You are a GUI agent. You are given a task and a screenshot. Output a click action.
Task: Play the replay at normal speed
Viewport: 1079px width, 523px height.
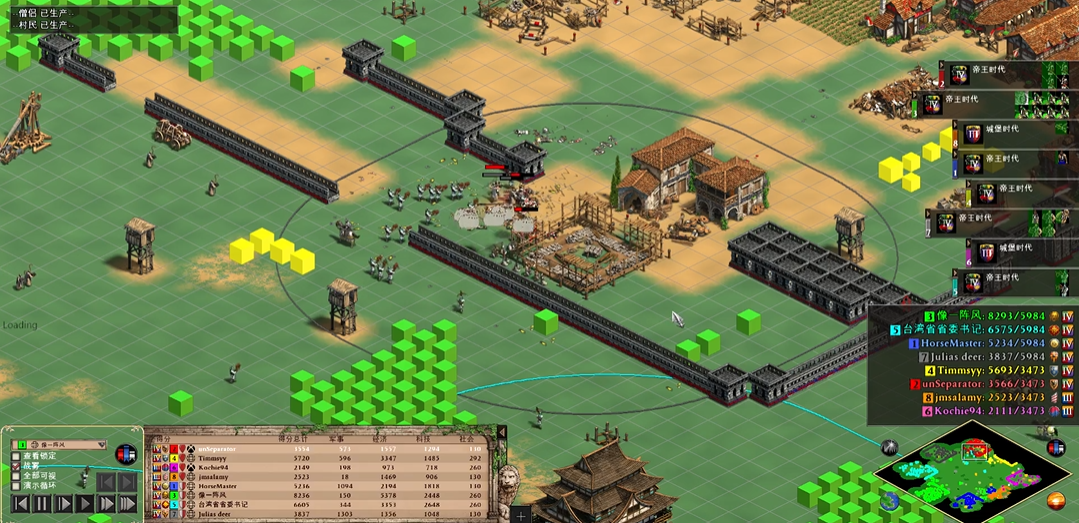pos(86,503)
